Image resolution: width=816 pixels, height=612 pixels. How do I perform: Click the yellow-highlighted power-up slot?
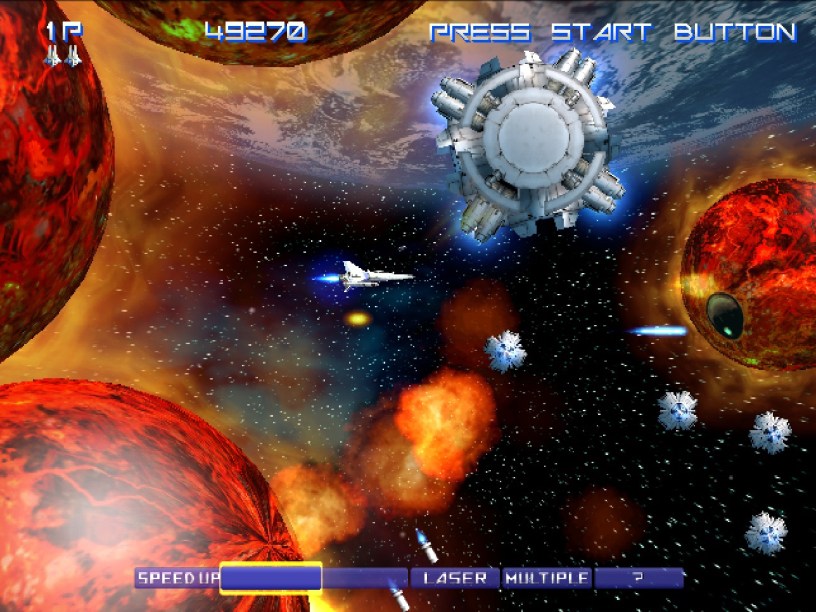pos(271,578)
